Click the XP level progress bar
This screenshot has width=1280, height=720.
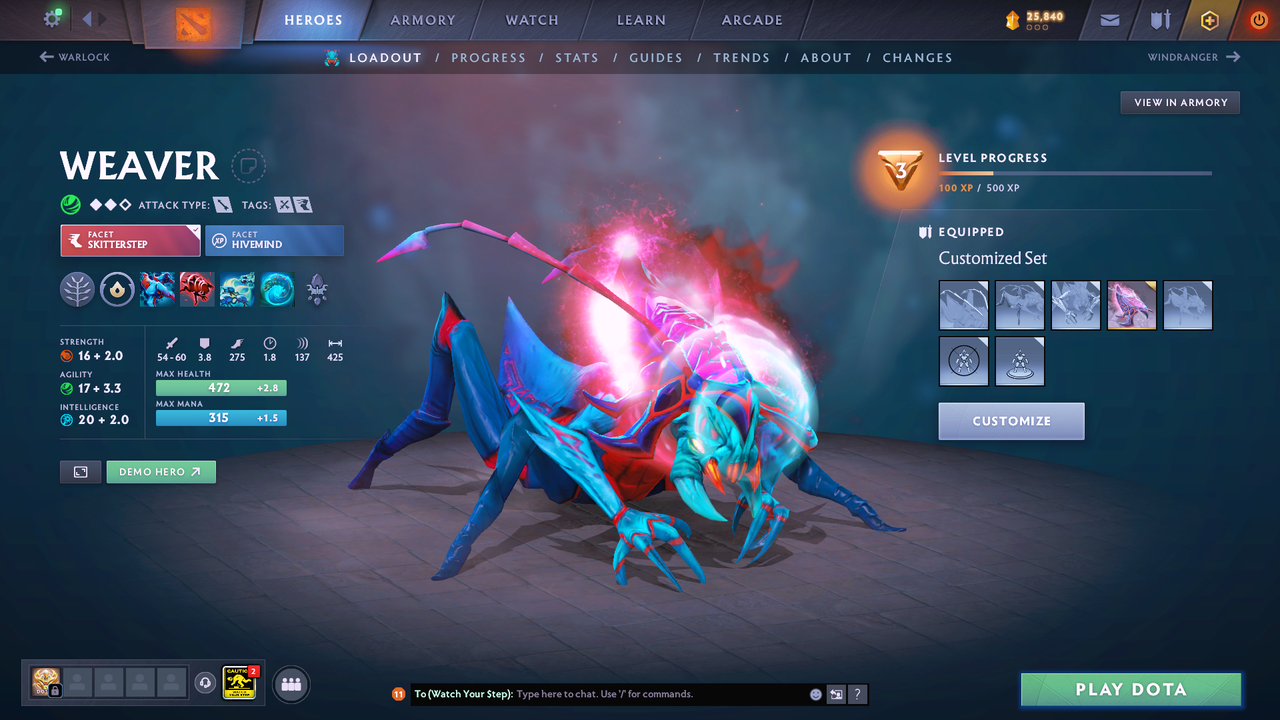pos(1075,173)
